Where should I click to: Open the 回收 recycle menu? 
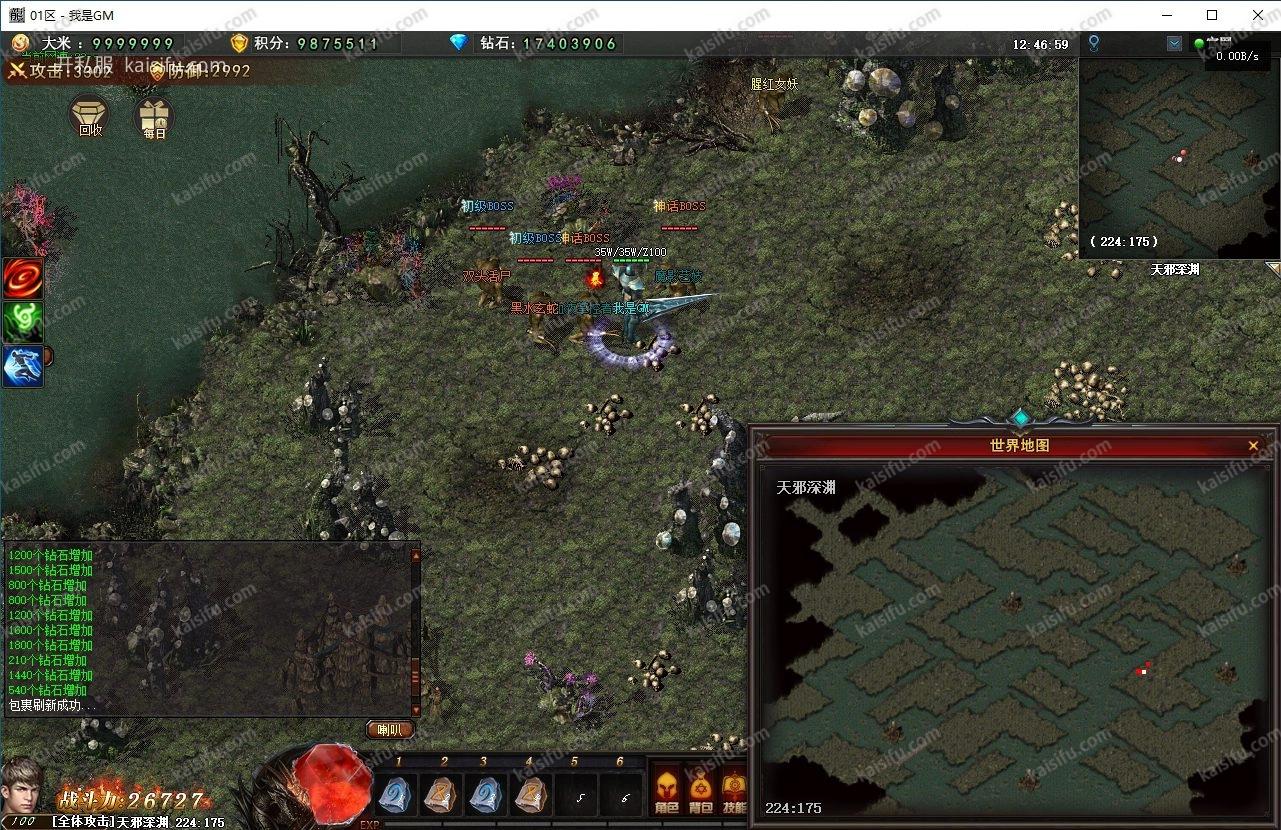click(x=90, y=116)
